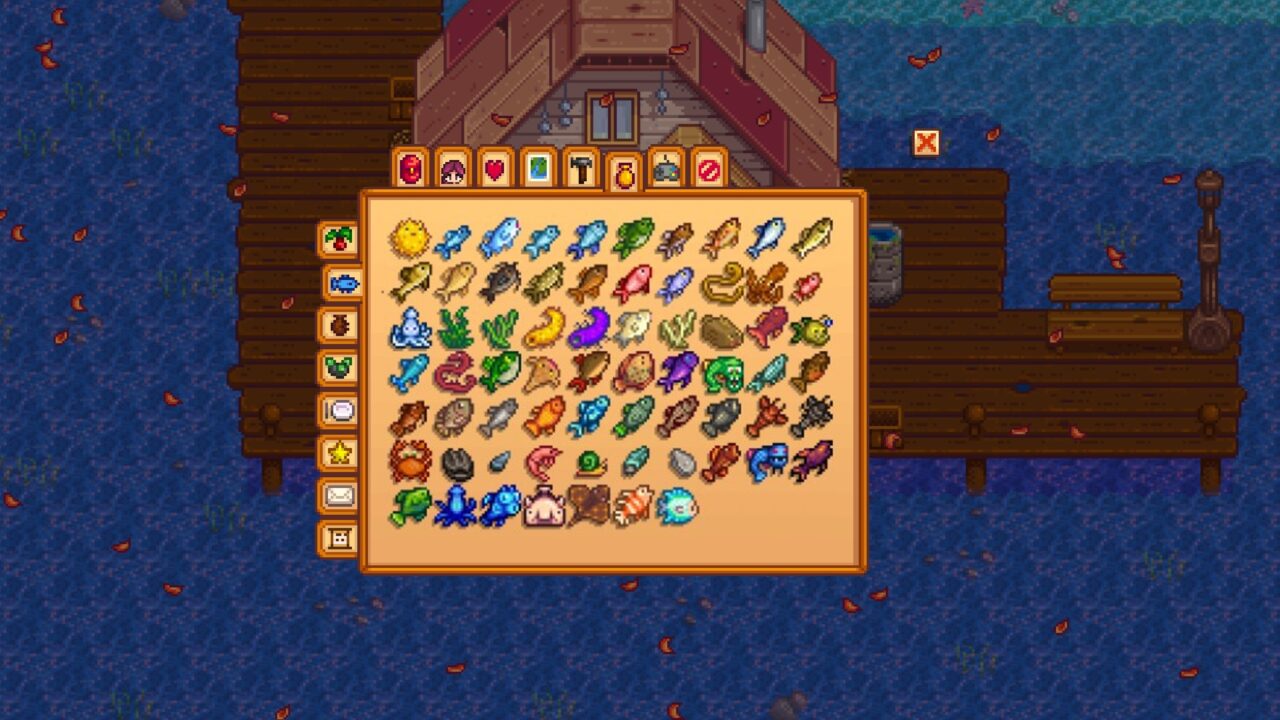1280x720 pixels.
Task: Open the Artifacts pot sidebar tab
Action: coord(340,324)
